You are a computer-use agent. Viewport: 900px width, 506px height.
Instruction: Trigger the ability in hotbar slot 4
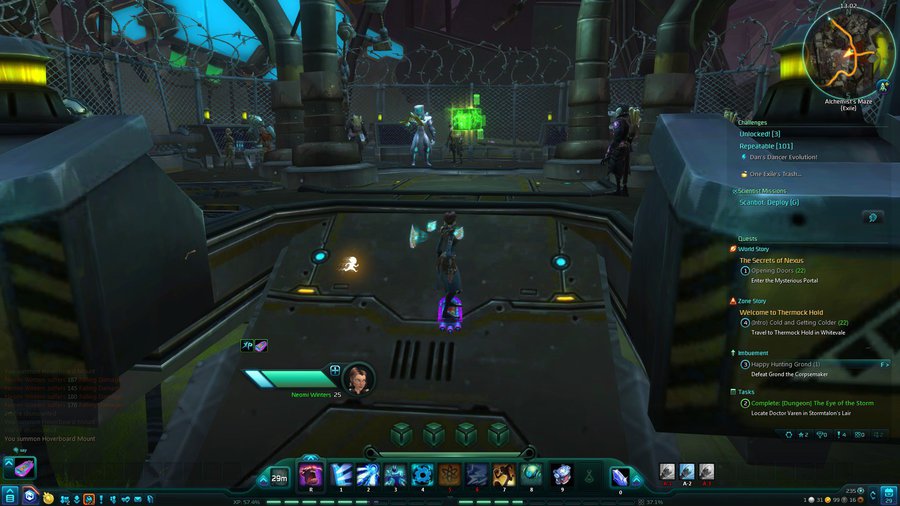tap(422, 475)
